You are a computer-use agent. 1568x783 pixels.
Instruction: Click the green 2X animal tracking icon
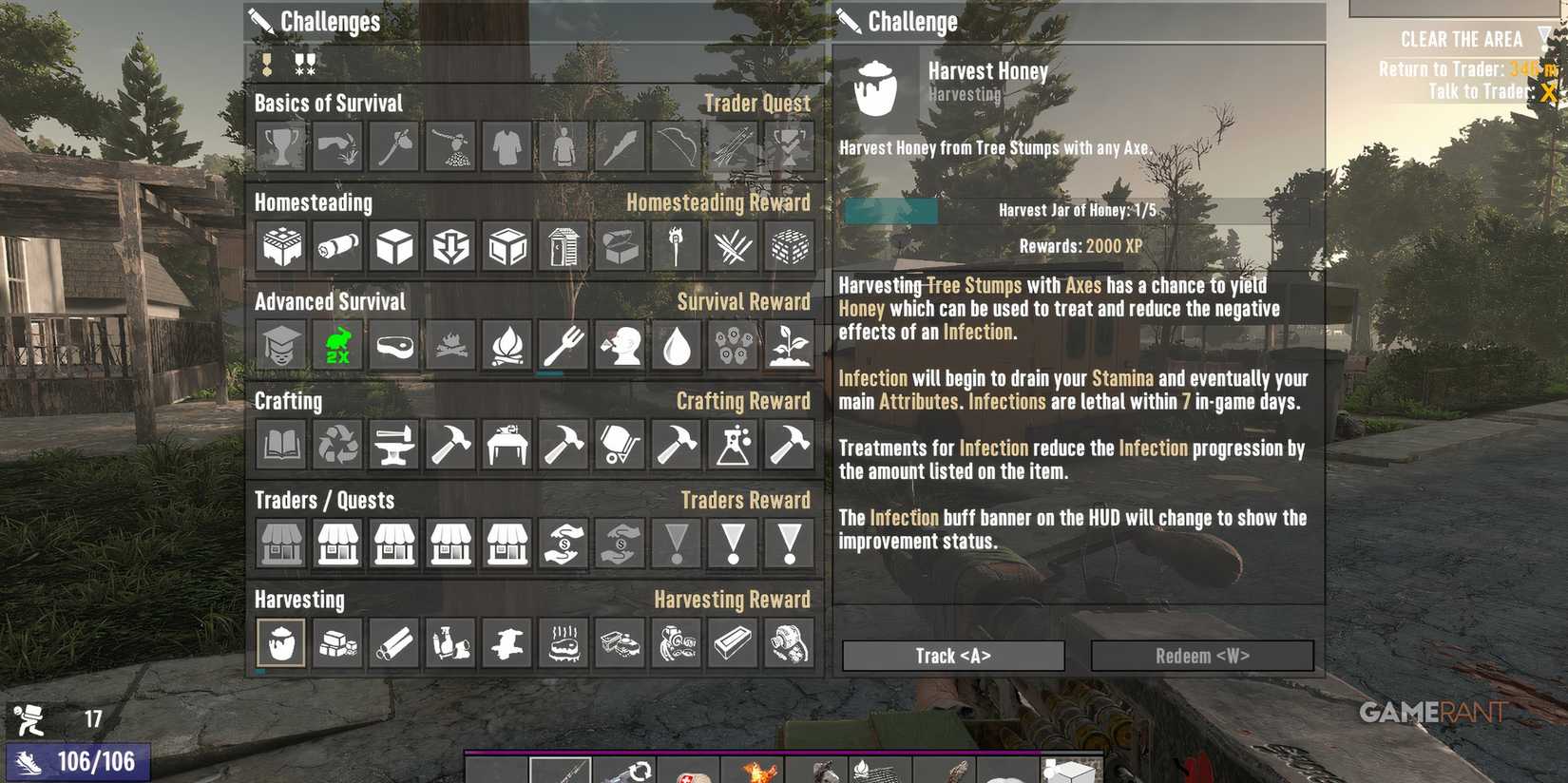pos(336,345)
